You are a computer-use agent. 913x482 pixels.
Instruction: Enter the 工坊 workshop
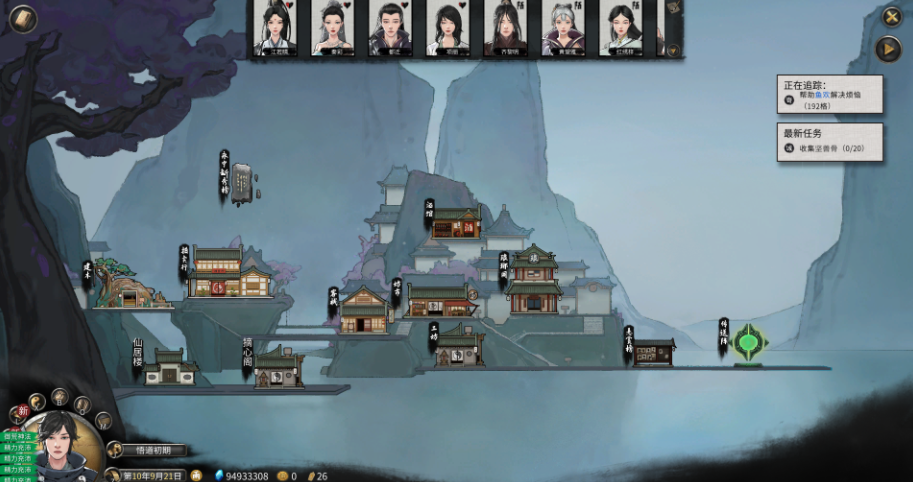click(459, 348)
